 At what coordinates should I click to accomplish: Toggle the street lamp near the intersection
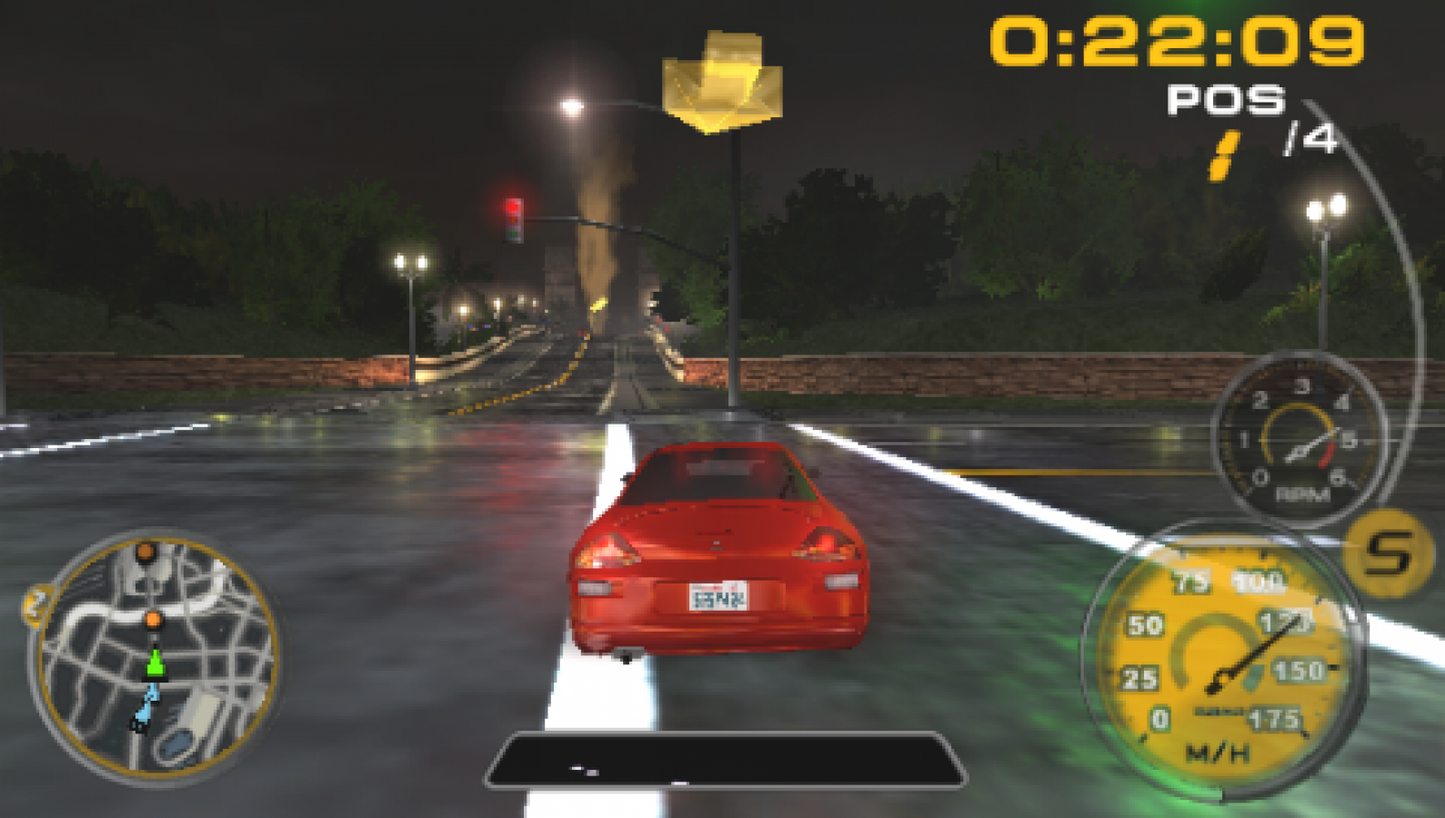pos(571,107)
